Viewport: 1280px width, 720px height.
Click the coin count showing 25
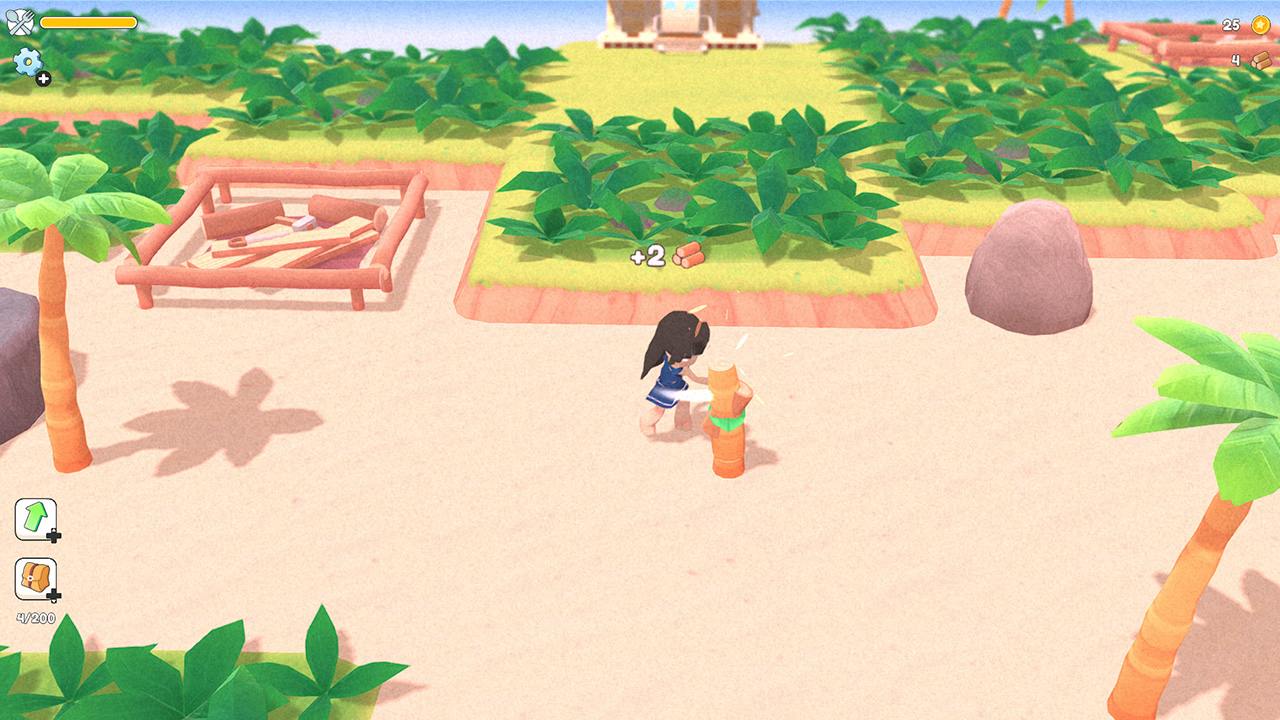(1229, 23)
